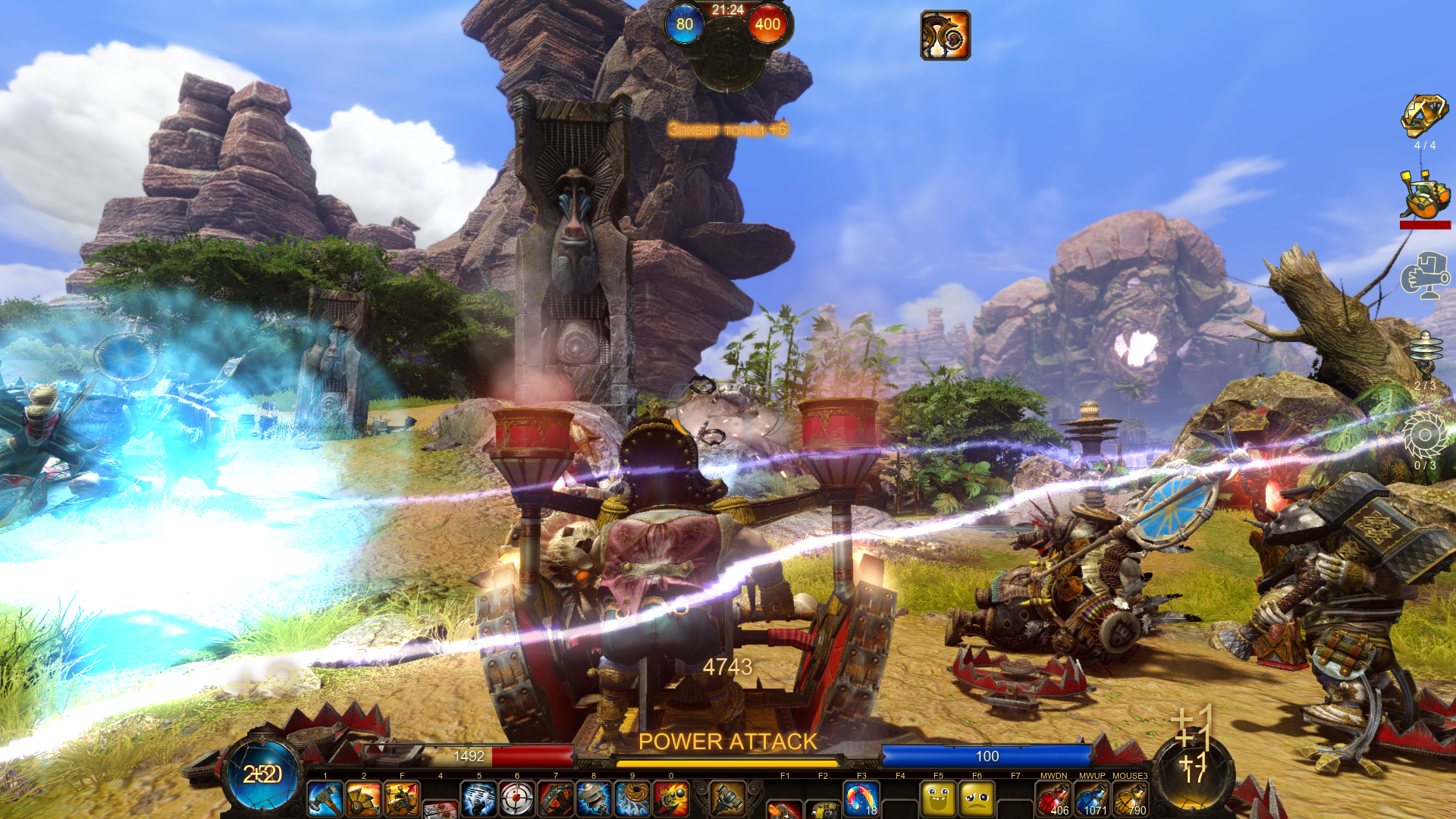Use the spiked wheel charge skill
This screenshot has height=819, width=1456.
[363, 799]
